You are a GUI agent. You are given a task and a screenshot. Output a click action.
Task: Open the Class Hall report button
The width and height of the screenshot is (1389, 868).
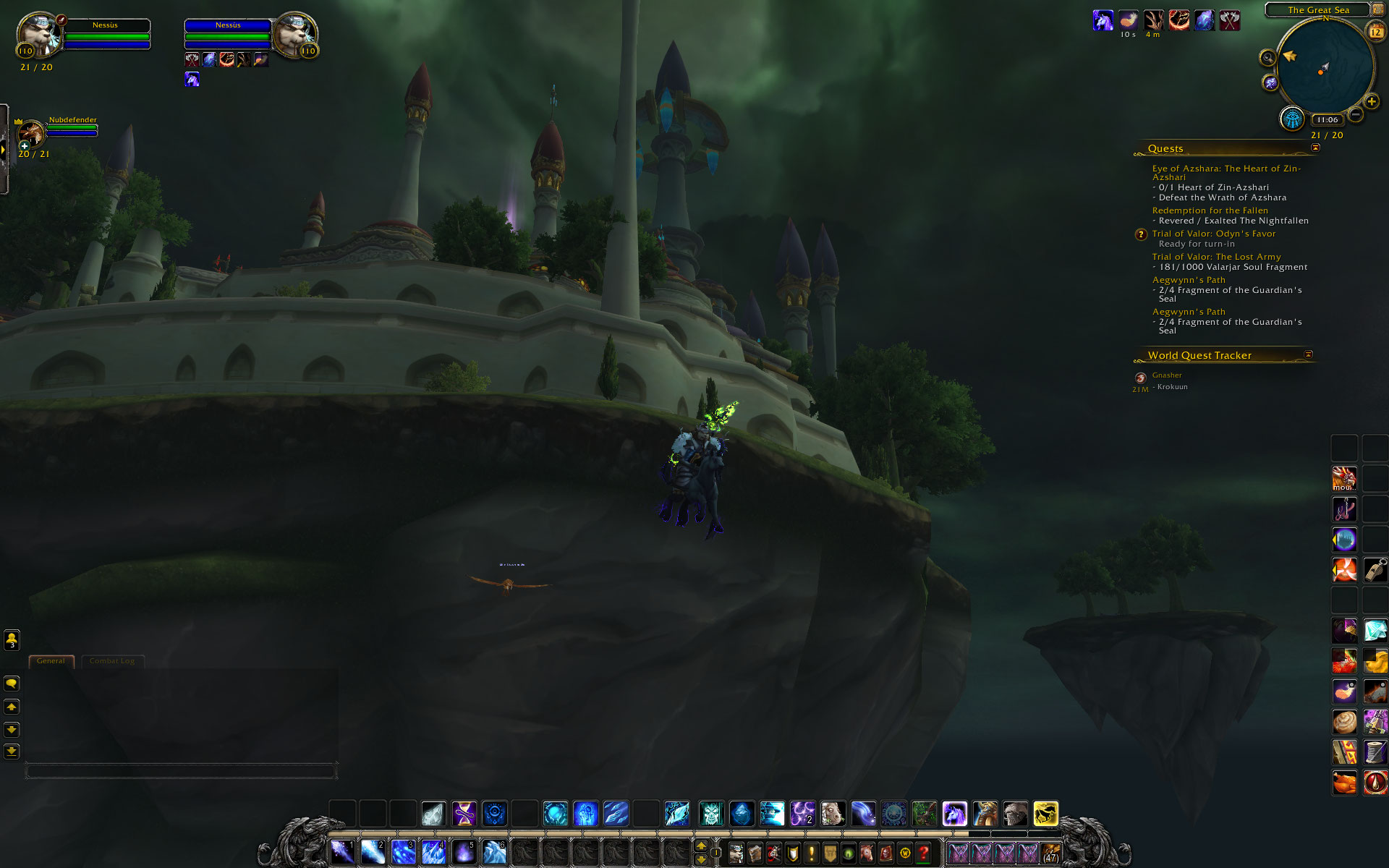(1291, 119)
